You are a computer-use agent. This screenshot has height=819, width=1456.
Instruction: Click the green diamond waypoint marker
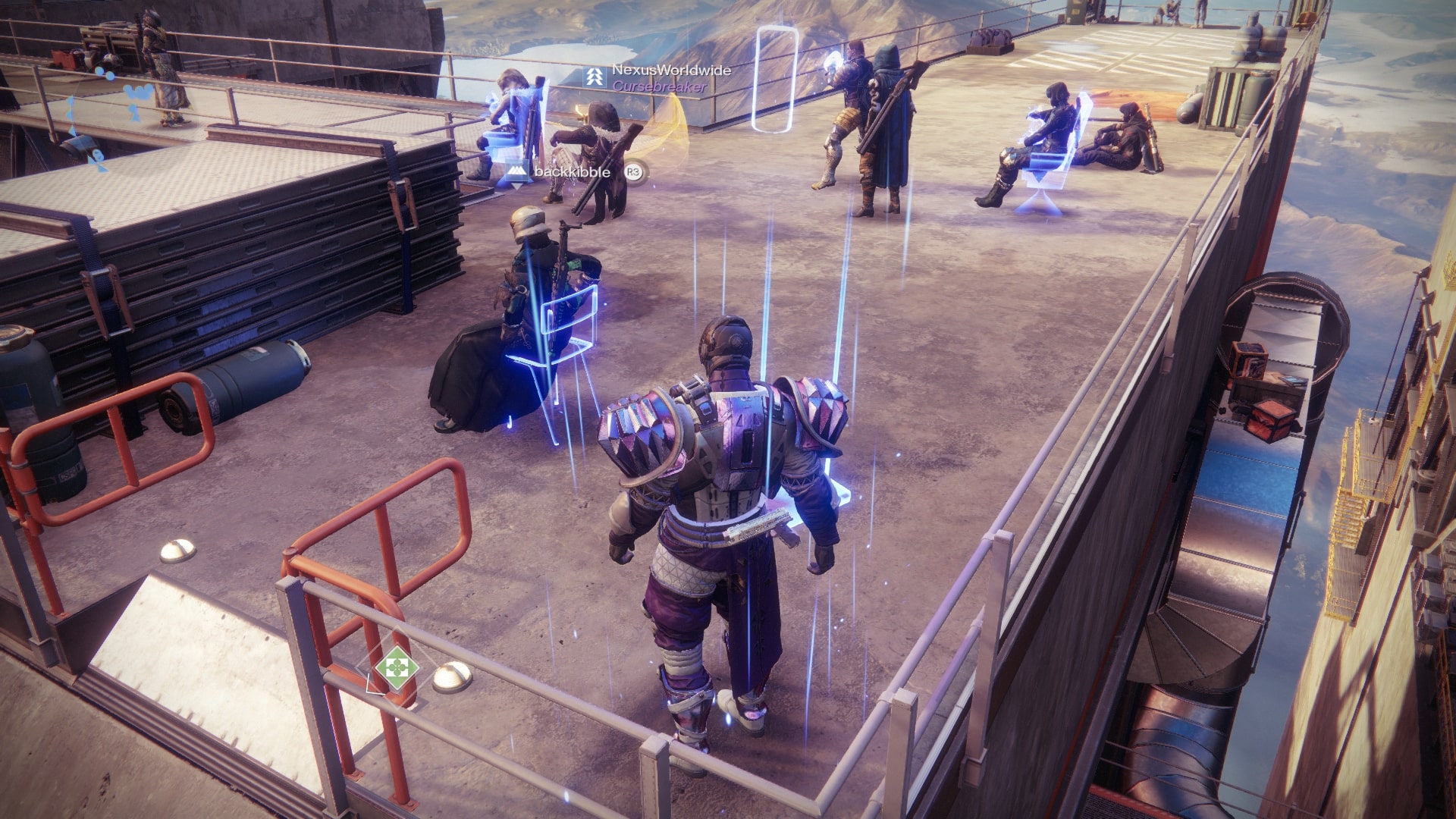tap(397, 667)
